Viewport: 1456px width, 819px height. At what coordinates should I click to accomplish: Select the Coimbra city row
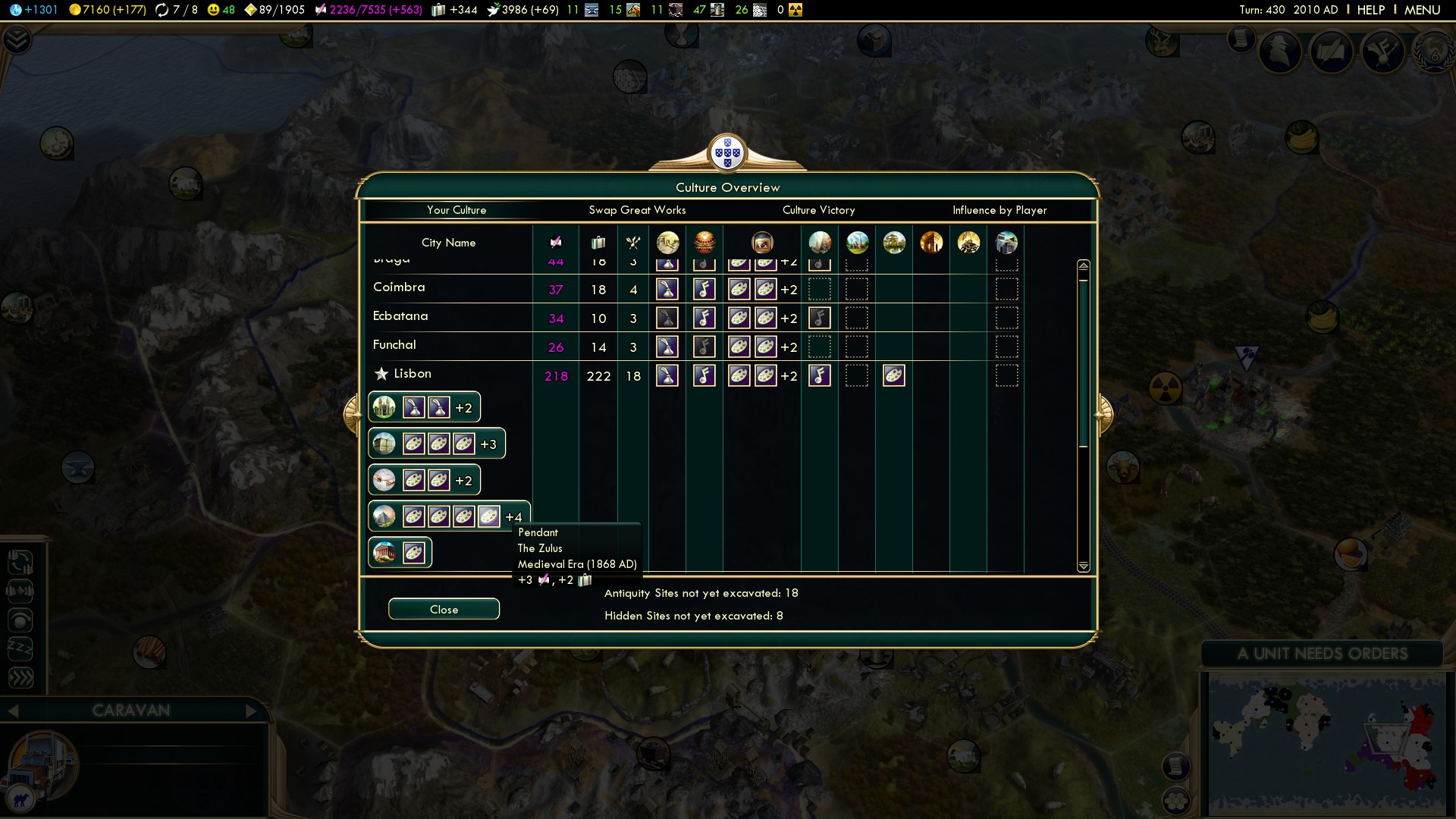(399, 287)
